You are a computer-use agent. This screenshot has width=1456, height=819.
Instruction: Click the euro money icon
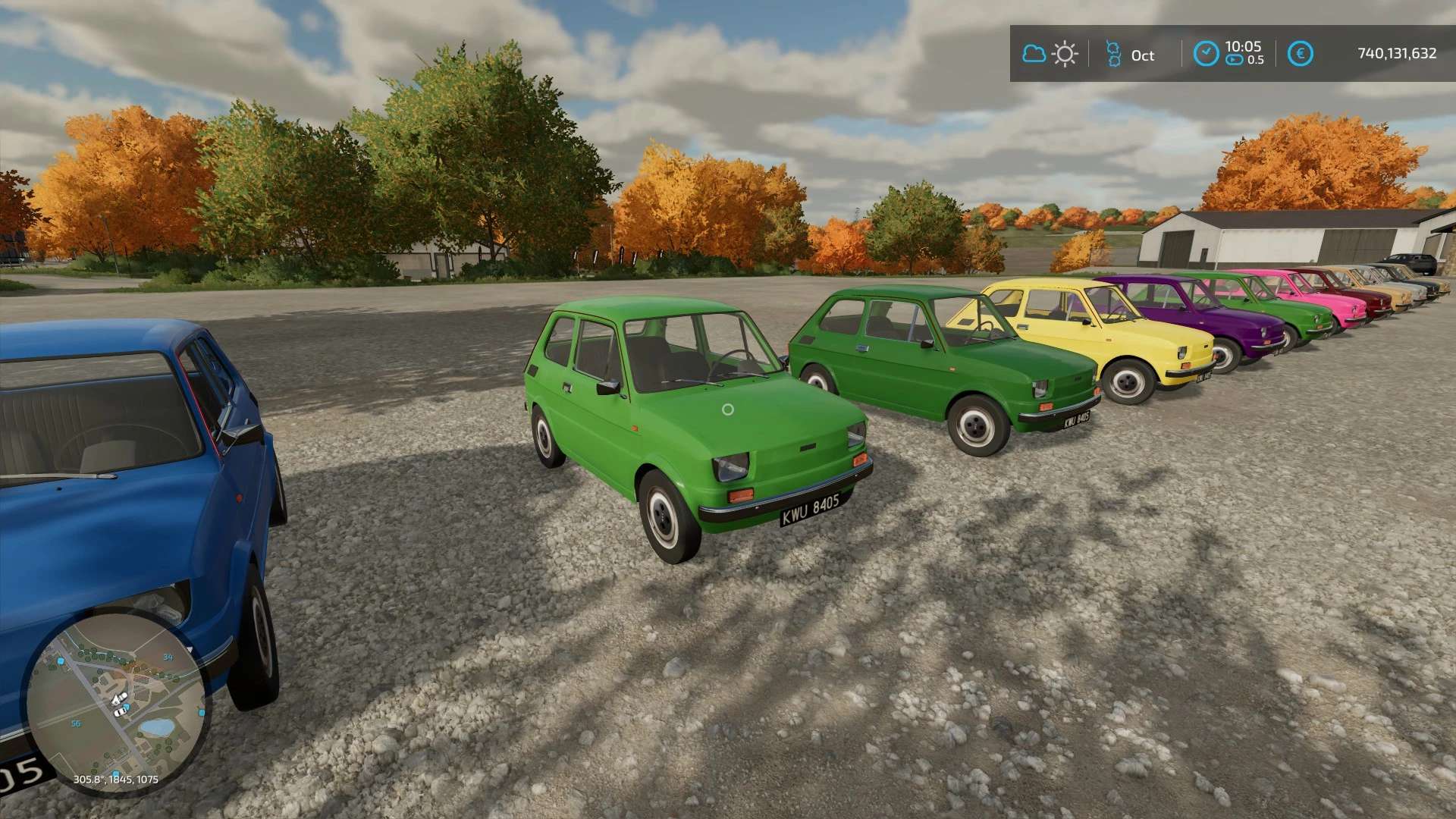(x=1300, y=54)
